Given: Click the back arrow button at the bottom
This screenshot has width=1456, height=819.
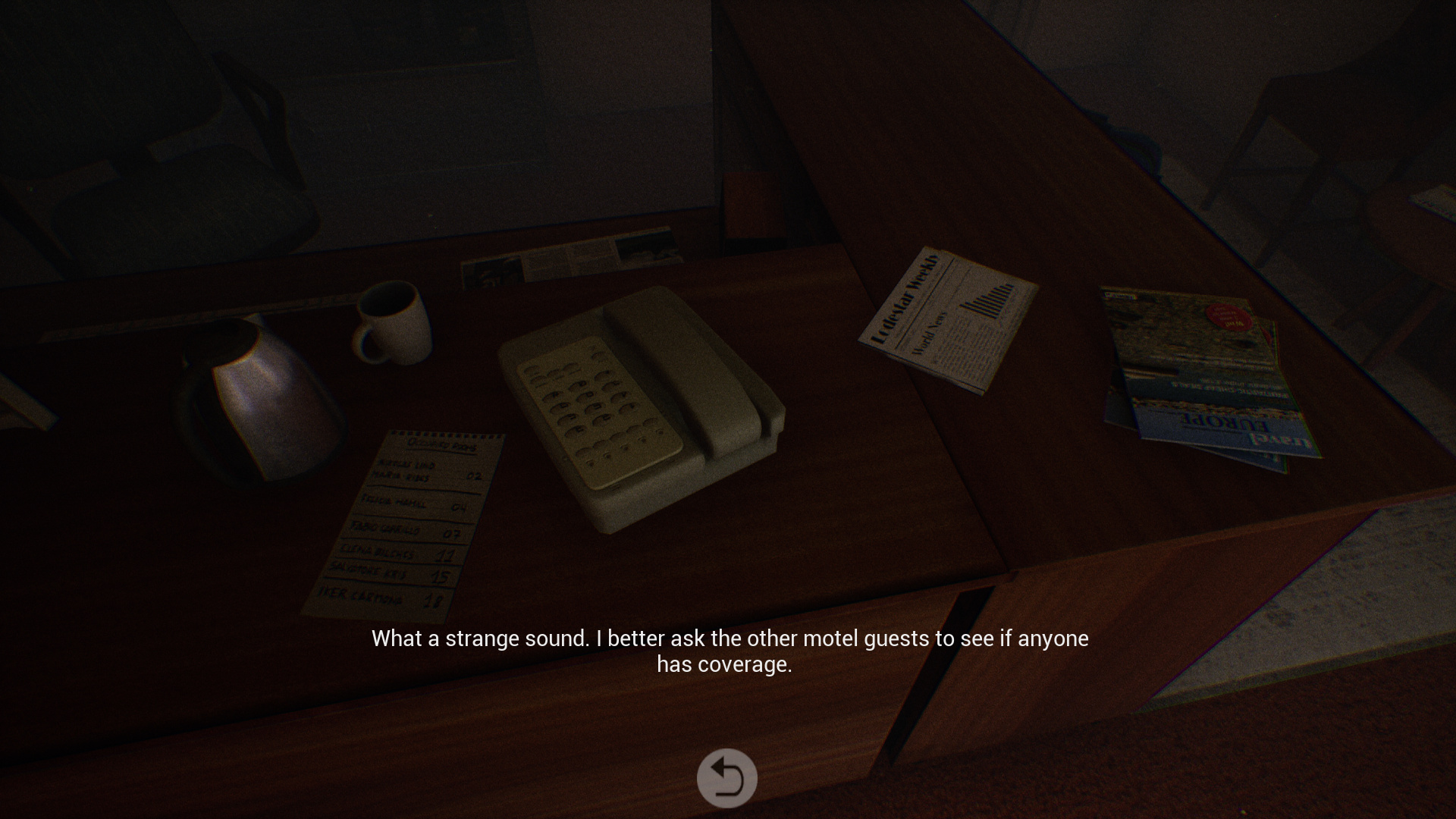Looking at the screenshot, I should (x=727, y=777).
